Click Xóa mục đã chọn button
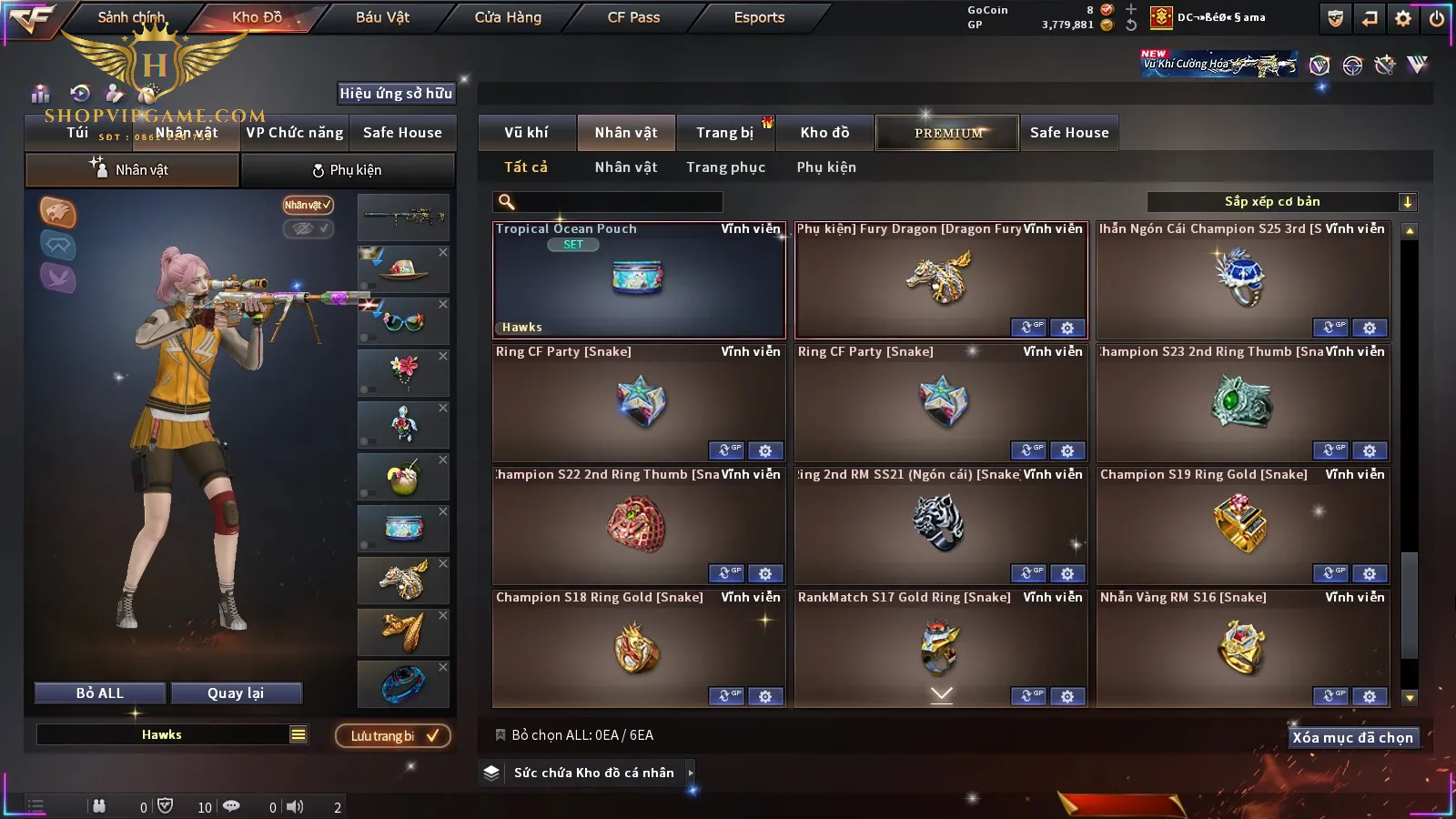The height and width of the screenshot is (819, 1456). [1352, 738]
